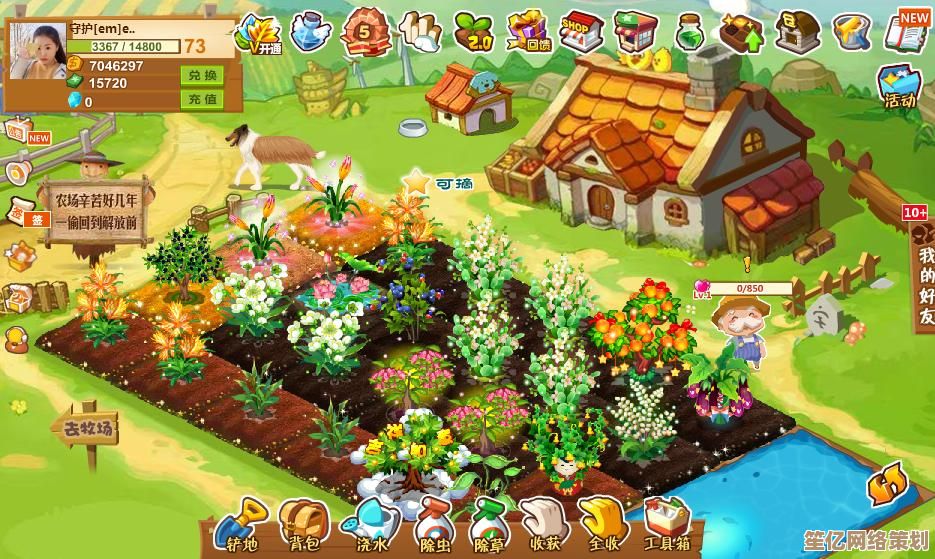This screenshot has height=559, width=935.
Task: Go to the 去牧场 pasture signpost
Action: click(87, 432)
